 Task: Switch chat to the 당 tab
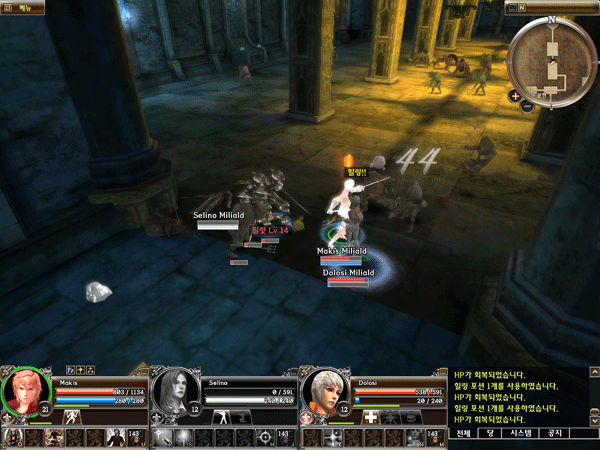(x=490, y=434)
